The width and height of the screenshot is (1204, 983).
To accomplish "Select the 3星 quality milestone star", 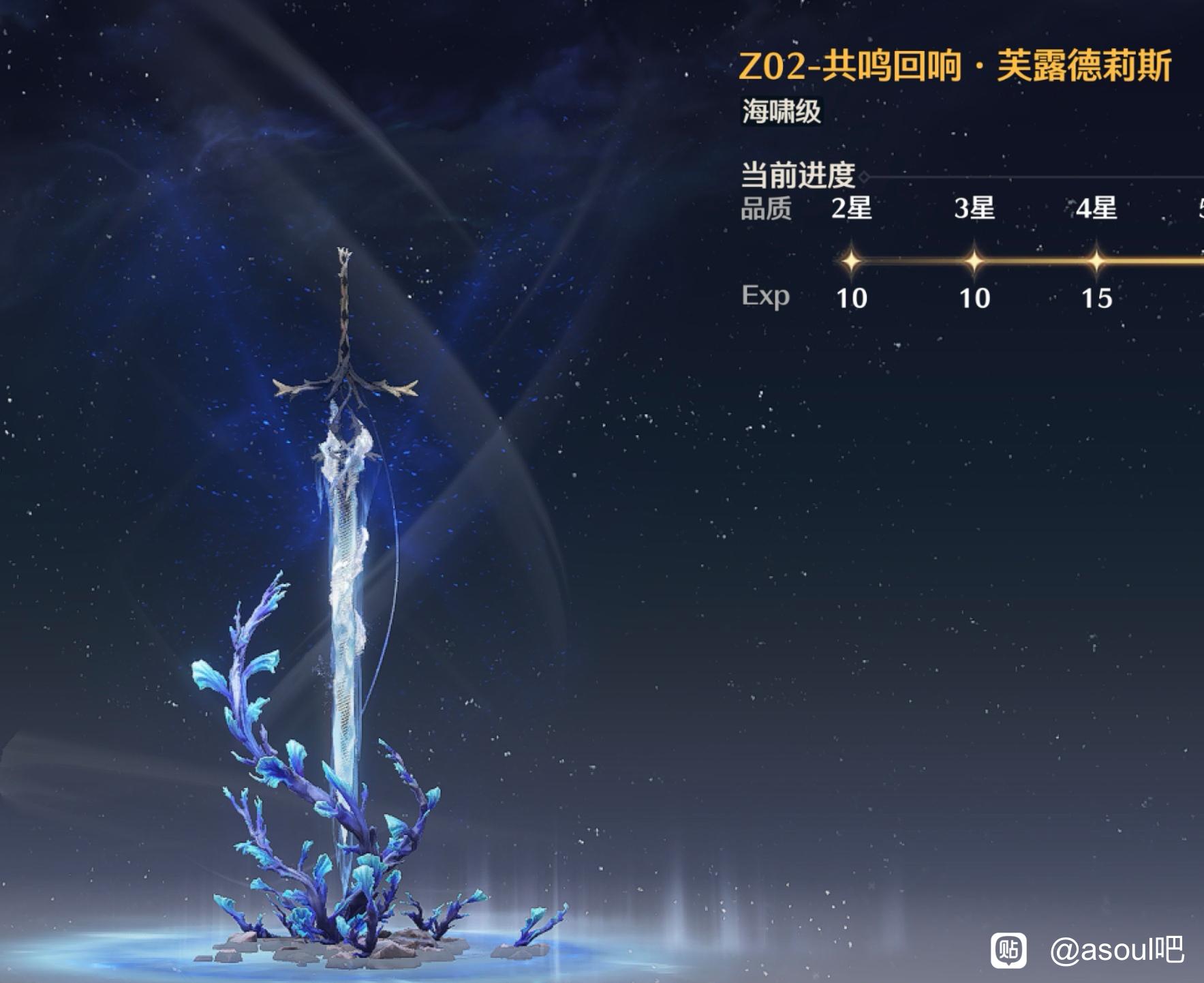I will pyautogui.click(x=974, y=260).
